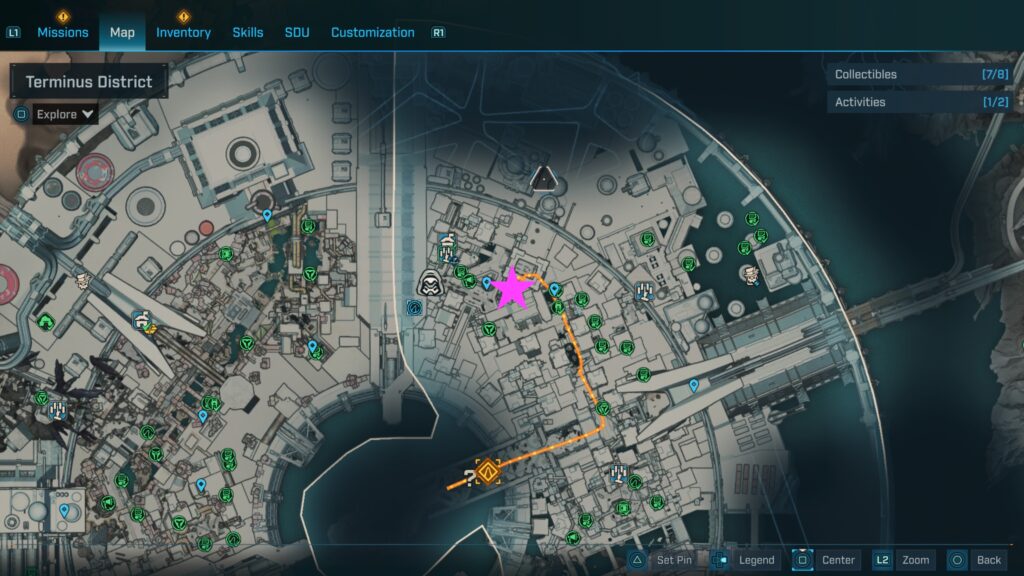This screenshot has height=576, width=1024.
Task: Click the Zoom control
Action: coord(903,560)
